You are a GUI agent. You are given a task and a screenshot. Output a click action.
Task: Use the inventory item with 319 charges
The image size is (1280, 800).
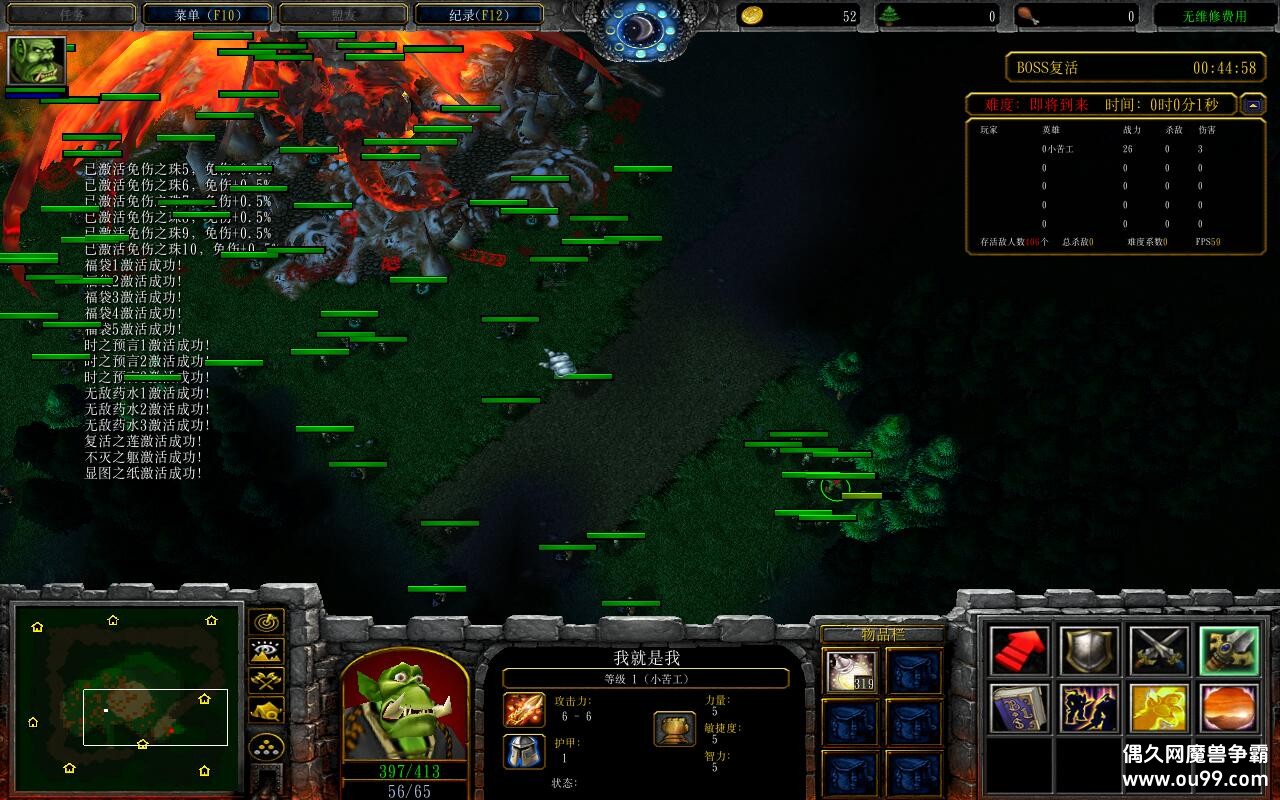852,672
